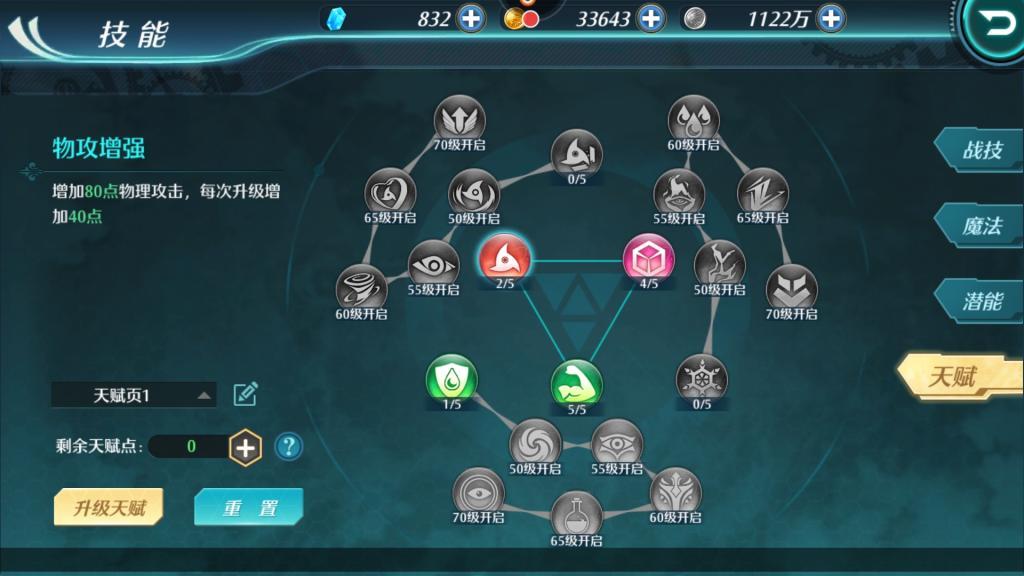Add blue diamonds with the plus button
This screenshot has height=576, width=1024.
tap(470, 18)
